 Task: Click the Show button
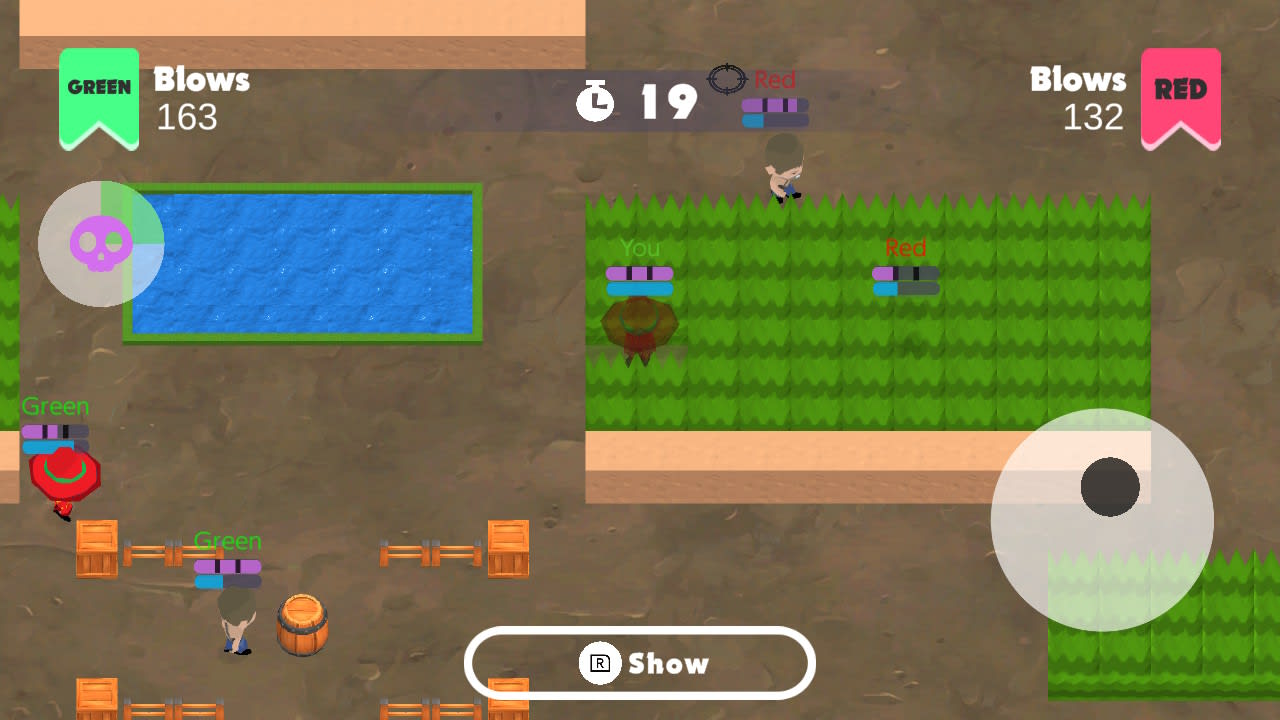pyautogui.click(x=640, y=663)
